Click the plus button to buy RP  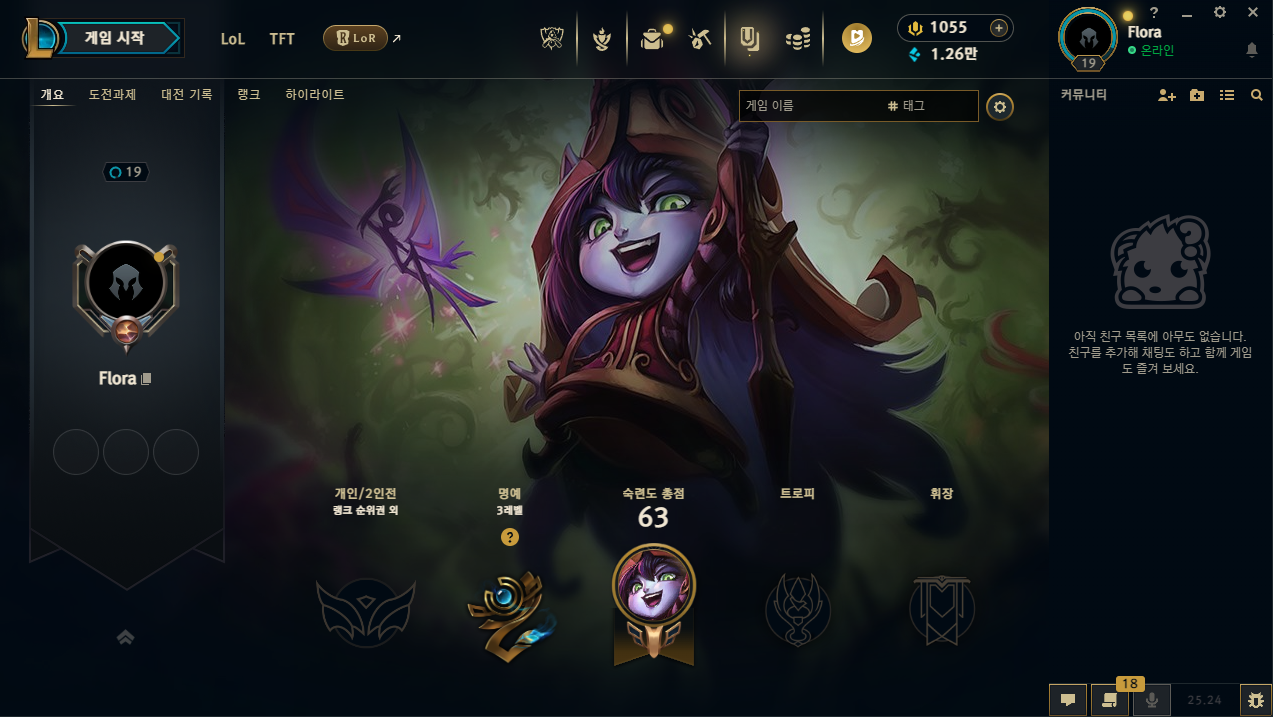point(998,28)
